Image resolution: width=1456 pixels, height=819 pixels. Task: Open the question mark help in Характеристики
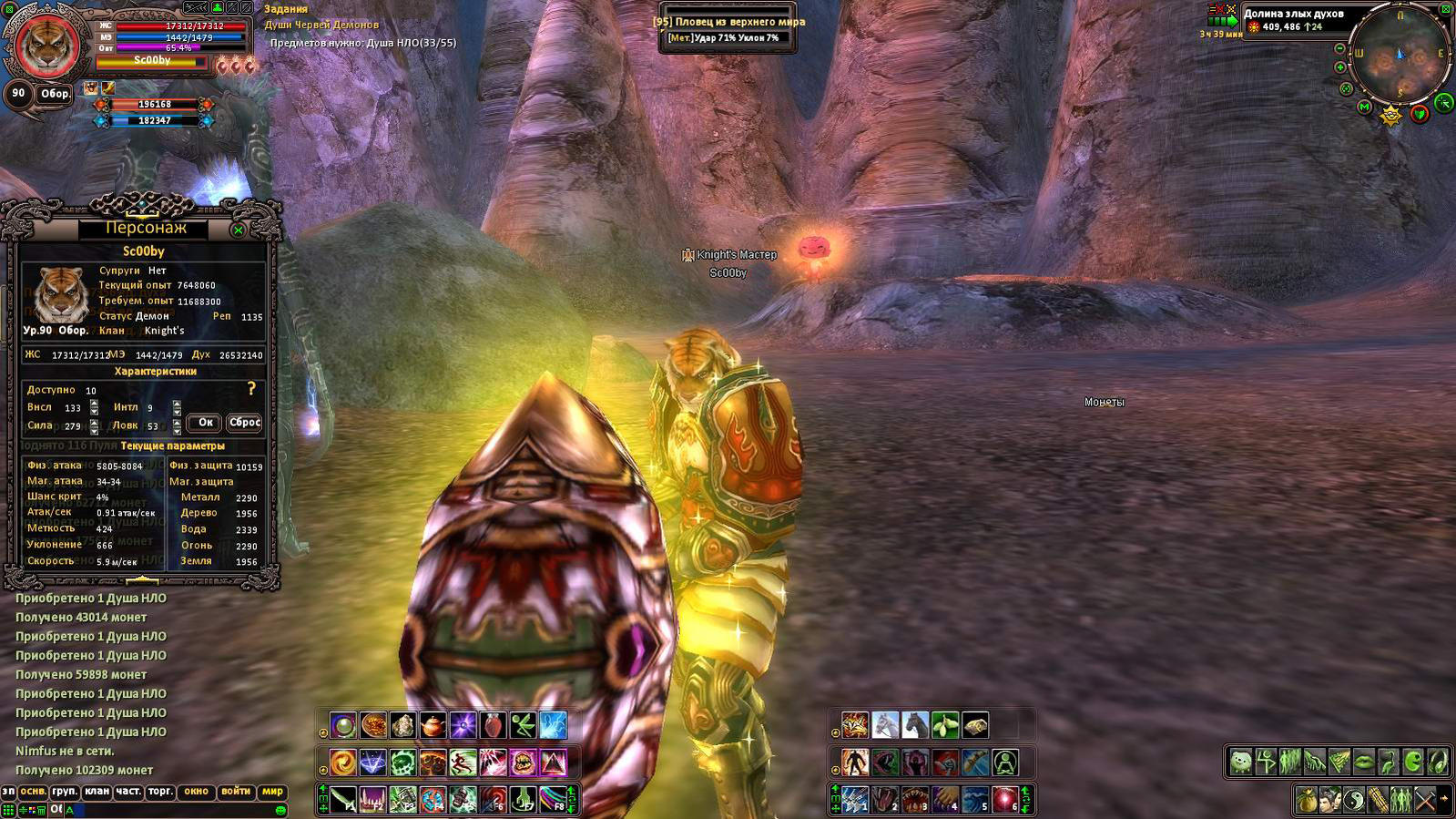click(x=252, y=389)
